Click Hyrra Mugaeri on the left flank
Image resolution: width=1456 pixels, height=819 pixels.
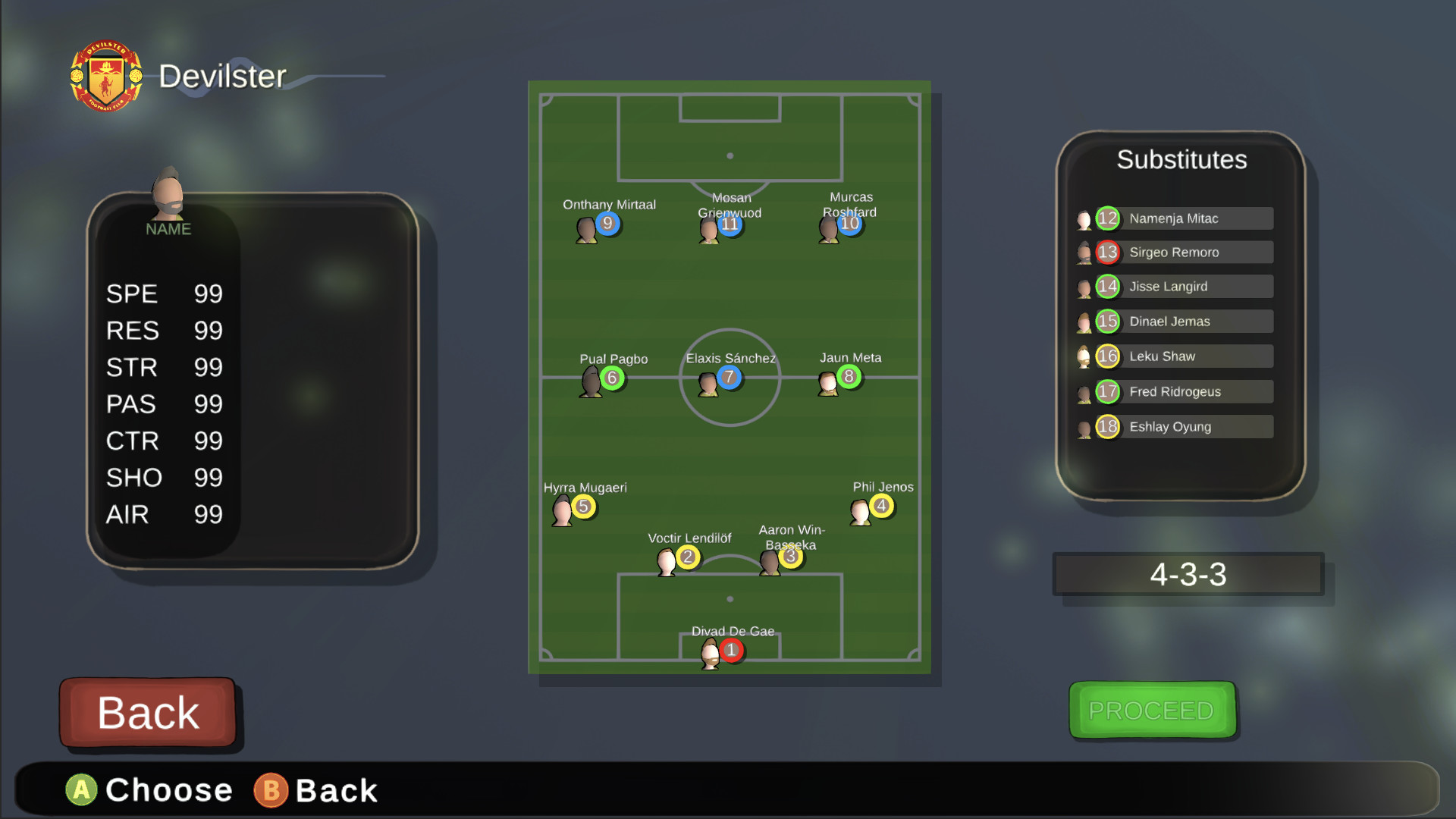563,508
